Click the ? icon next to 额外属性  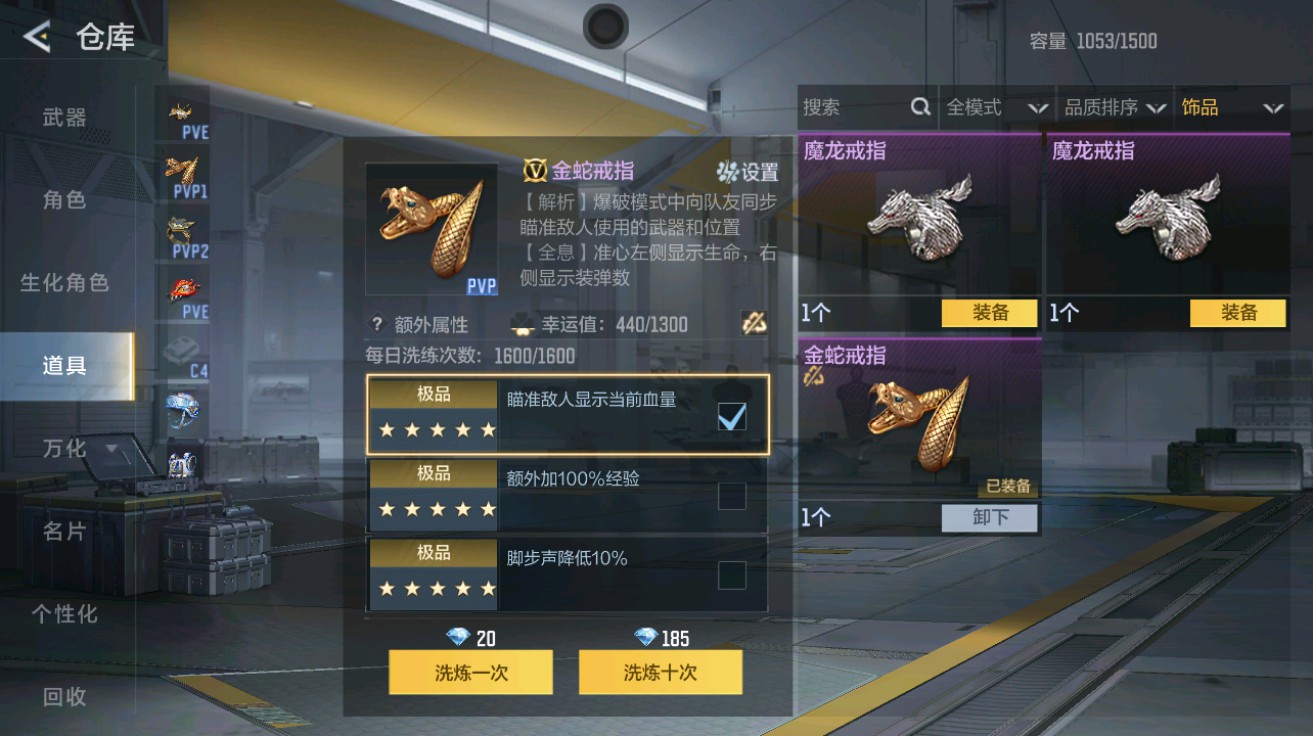[375, 323]
